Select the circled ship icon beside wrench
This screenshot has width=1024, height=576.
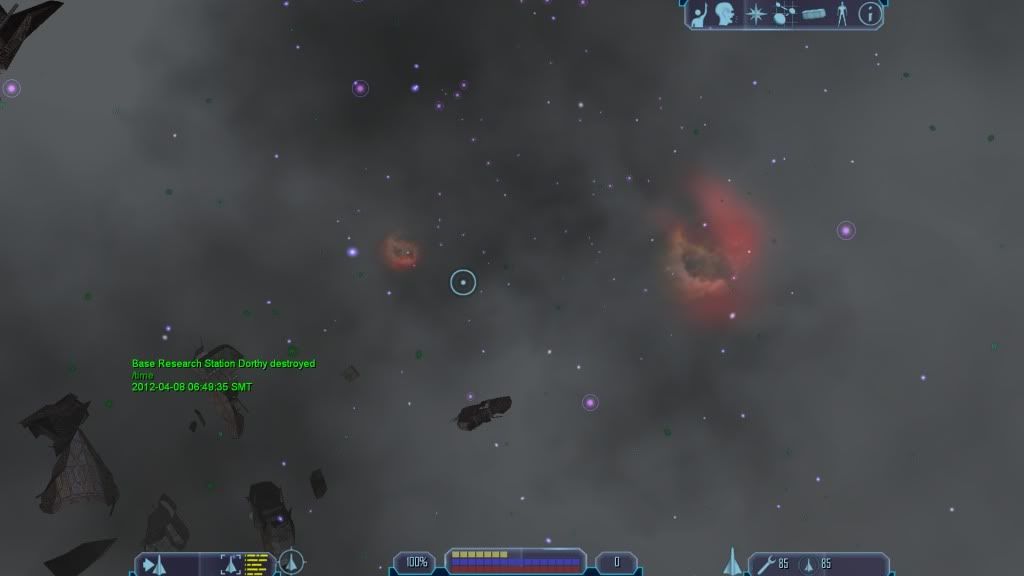pos(807,563)
